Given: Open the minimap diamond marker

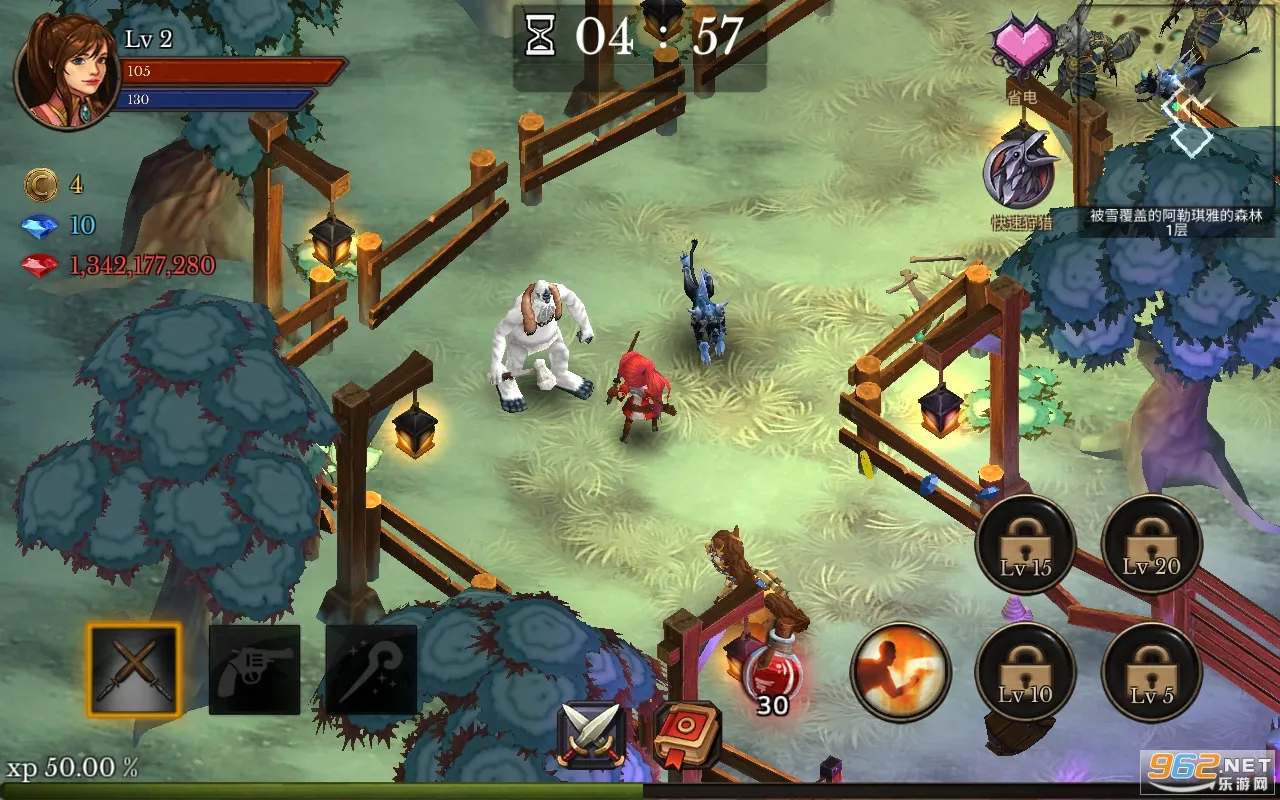Looking at the screenshot, I should [x=1190, y=135].
